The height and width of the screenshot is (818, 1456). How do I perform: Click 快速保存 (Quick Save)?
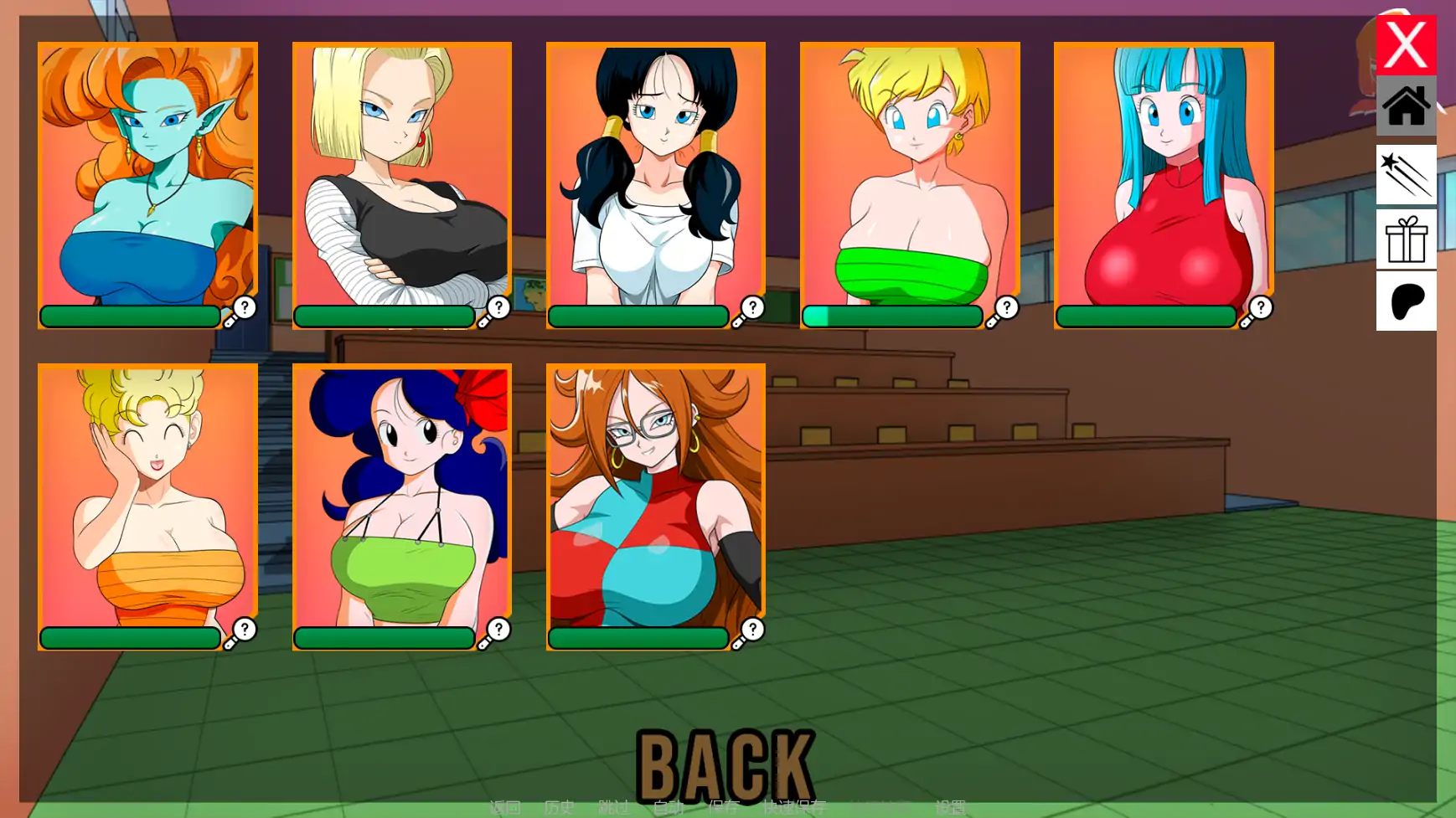click(794, 807)
